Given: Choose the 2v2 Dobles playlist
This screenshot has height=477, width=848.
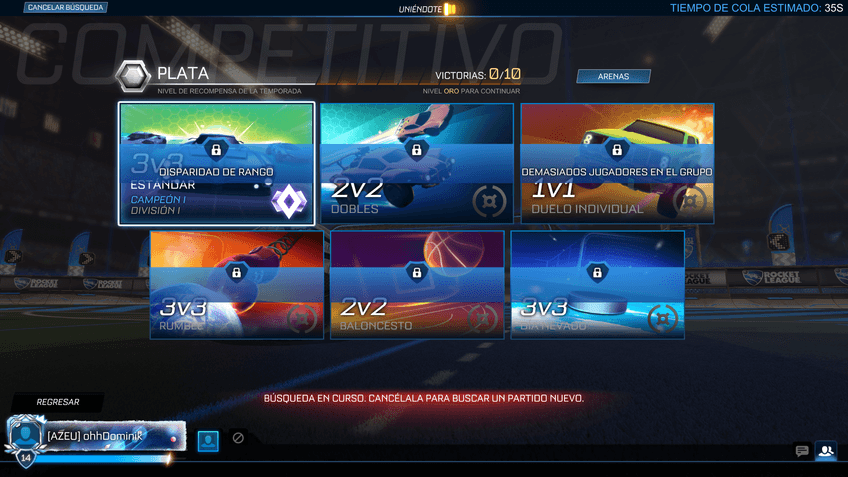Looking at the screenshot, I should click(x=416, y=164).
